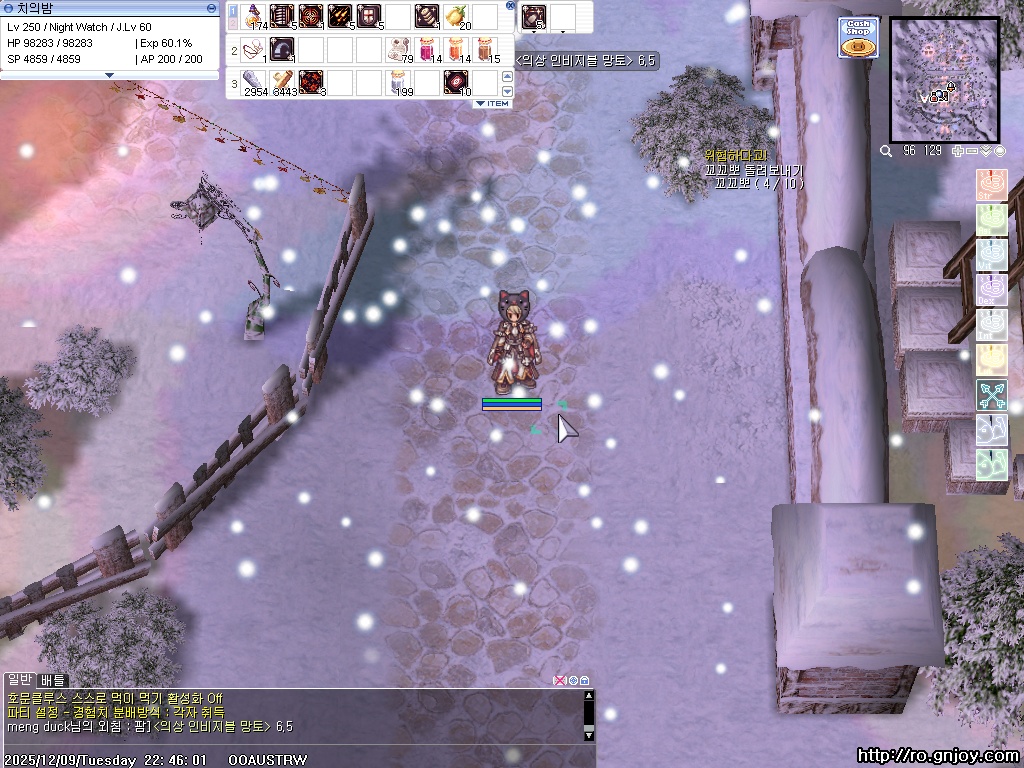Screen dimensions: 1024x768
Task: Select the scroll item with 79 count
Action: (398, 49)
